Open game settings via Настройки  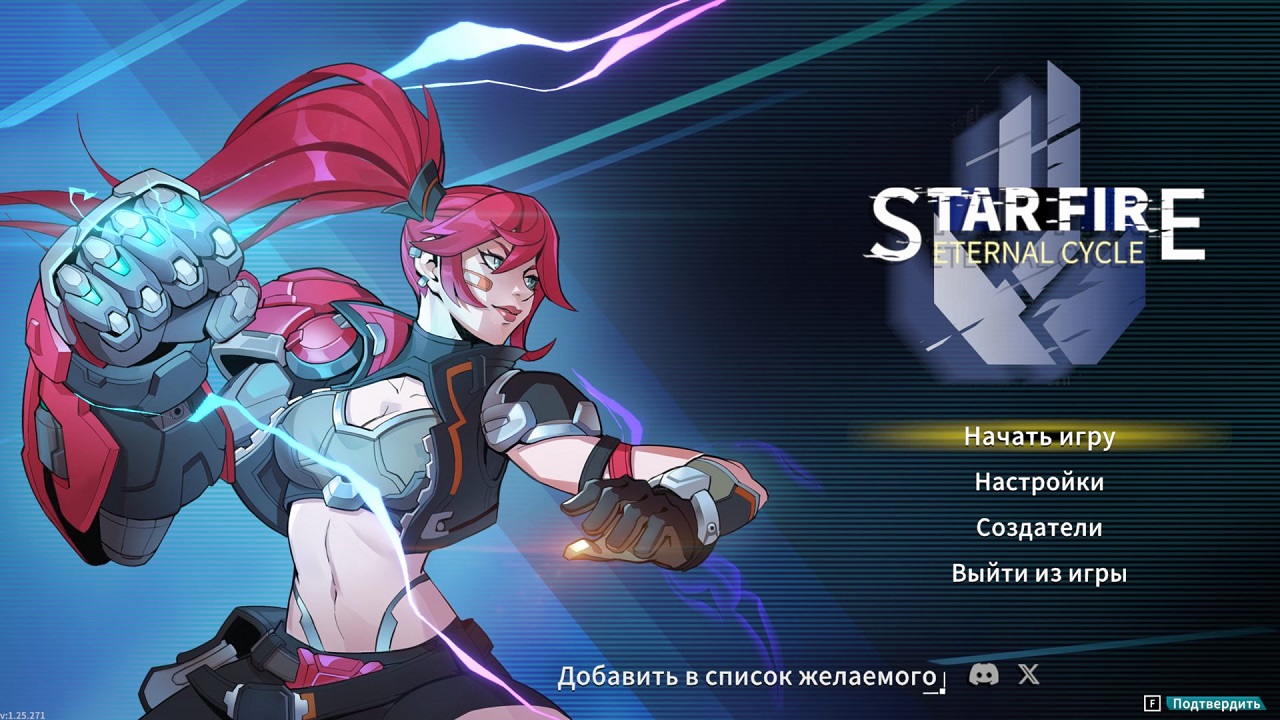tap(1038, 482)
